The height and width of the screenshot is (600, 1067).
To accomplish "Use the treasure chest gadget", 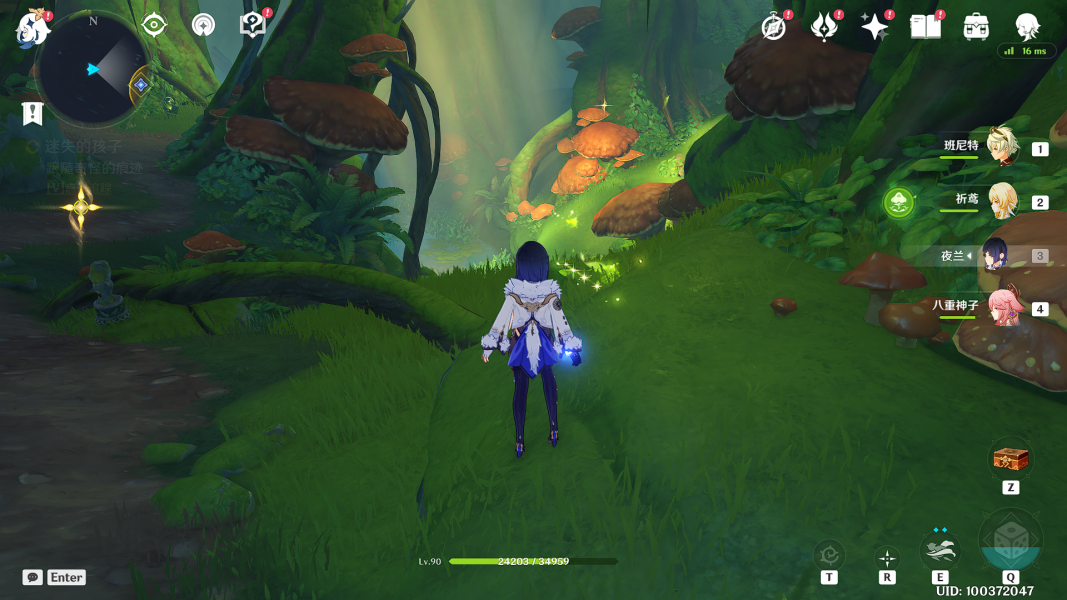I will pyautogui.click(x=1010, y=459).
